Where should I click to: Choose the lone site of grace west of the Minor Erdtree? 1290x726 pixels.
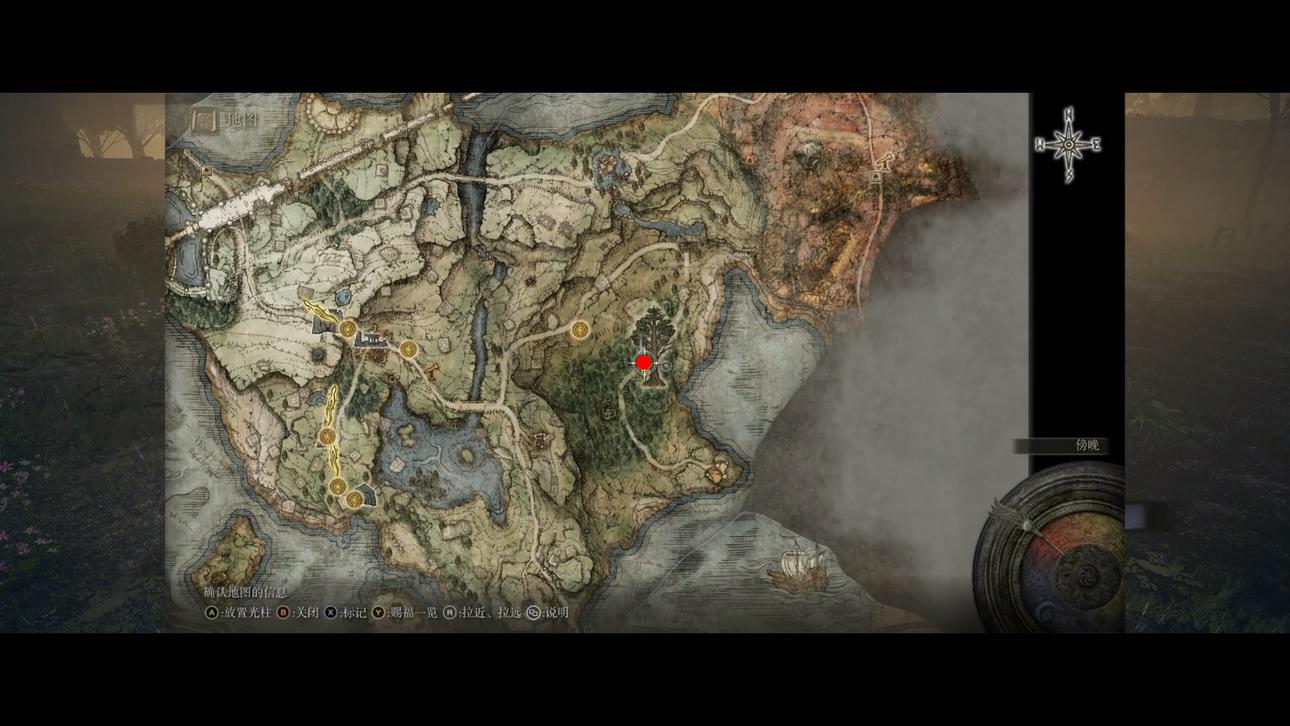click(x=580, y=328)
